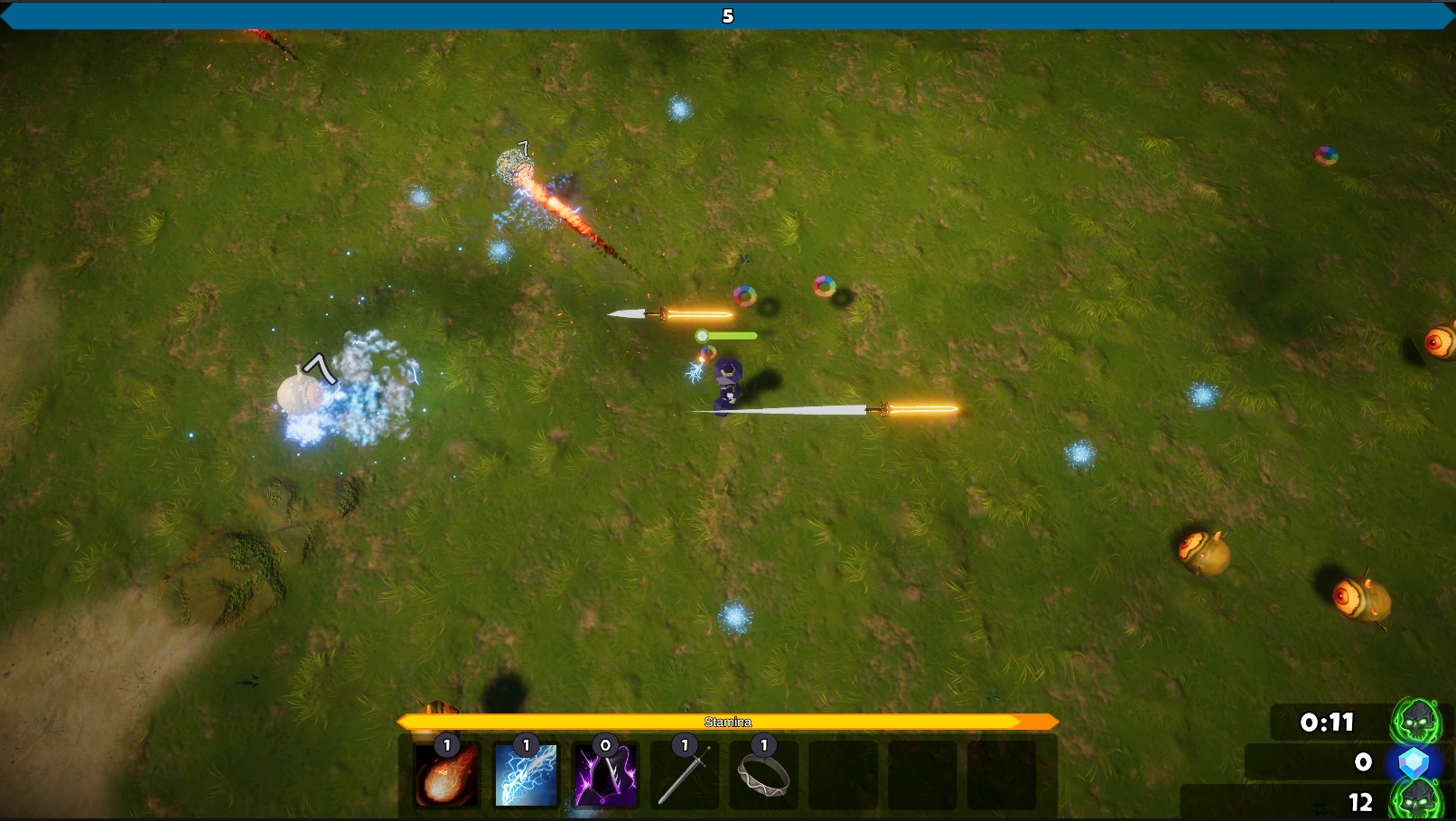Expand the first empty hotbar slot
The image size is (1456, 821).
tap(844, 775)
